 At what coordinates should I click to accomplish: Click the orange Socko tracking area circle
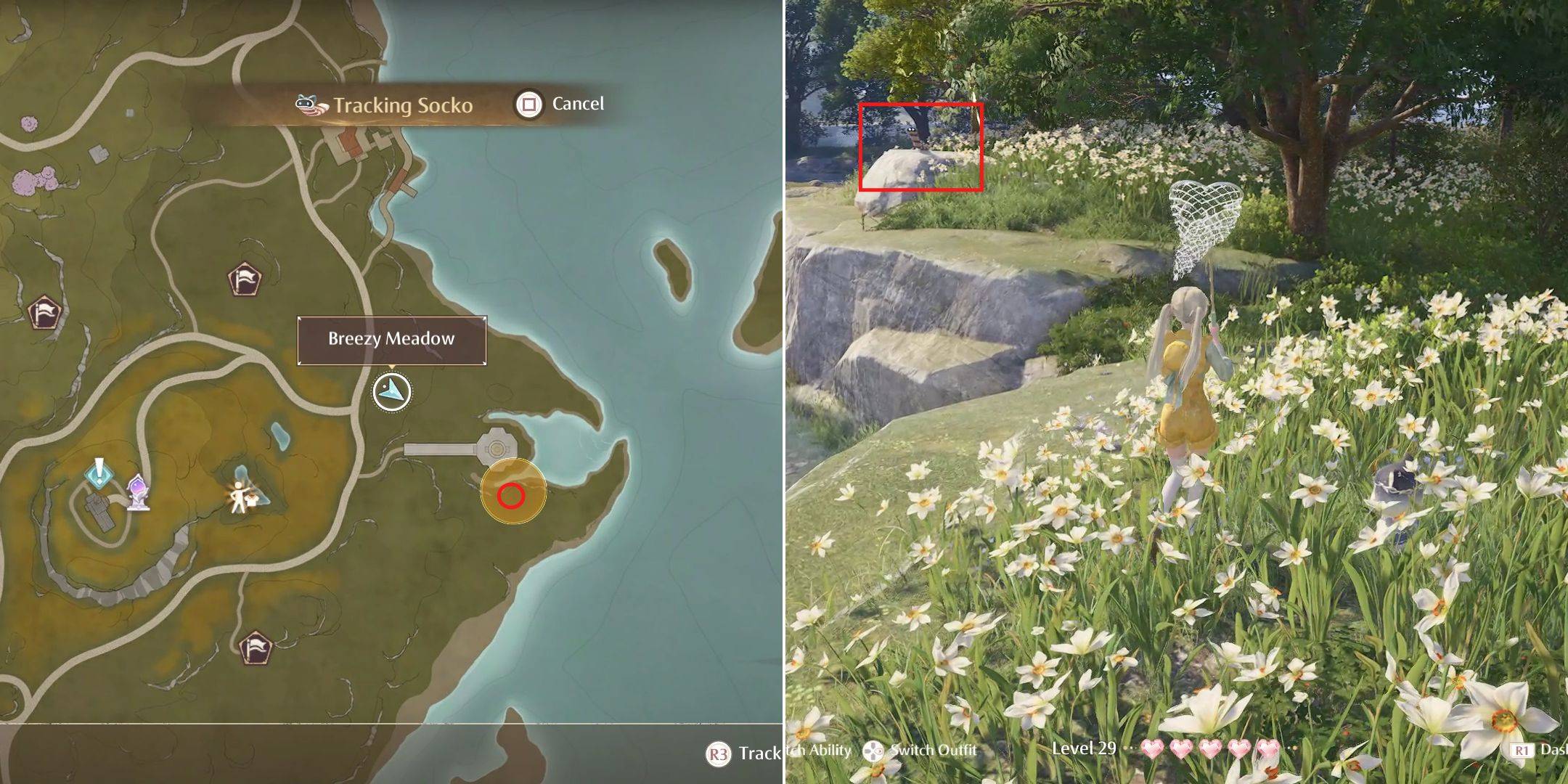pos(513,491)
